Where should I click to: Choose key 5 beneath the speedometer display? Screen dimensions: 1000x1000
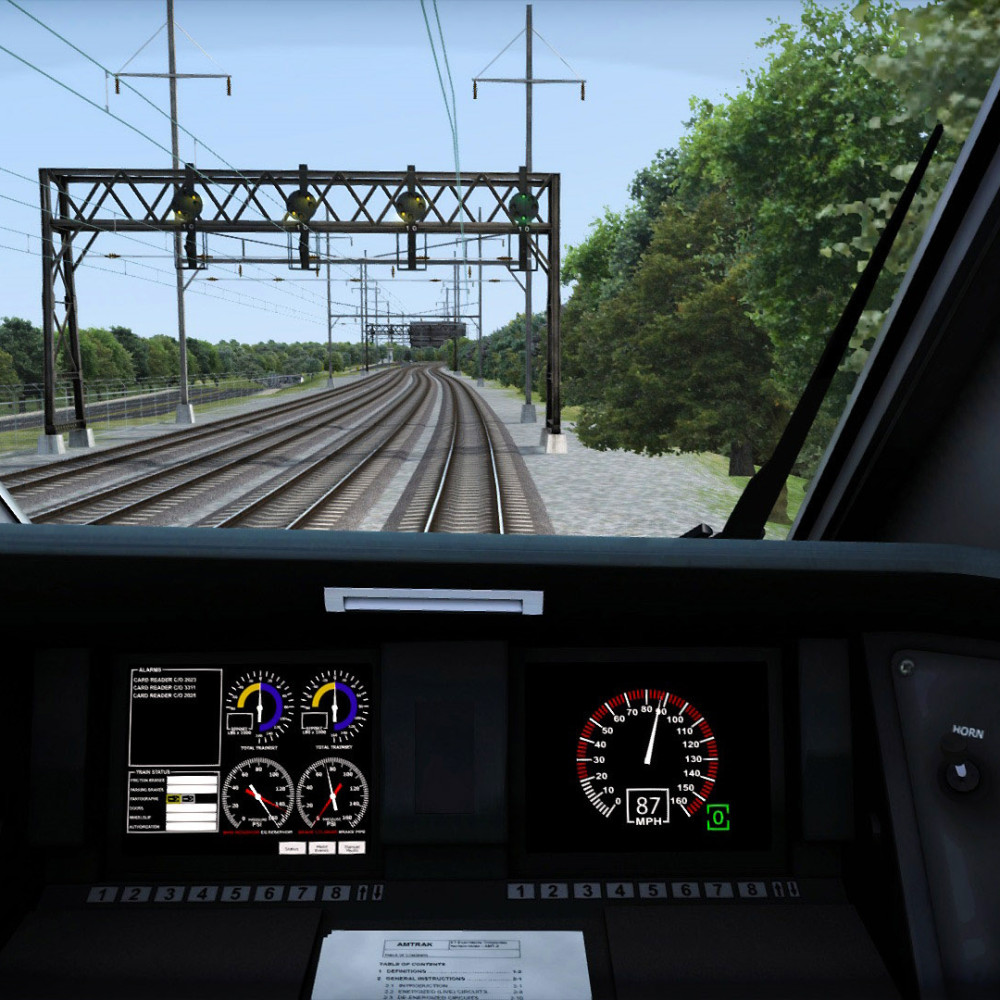point(652,890)
